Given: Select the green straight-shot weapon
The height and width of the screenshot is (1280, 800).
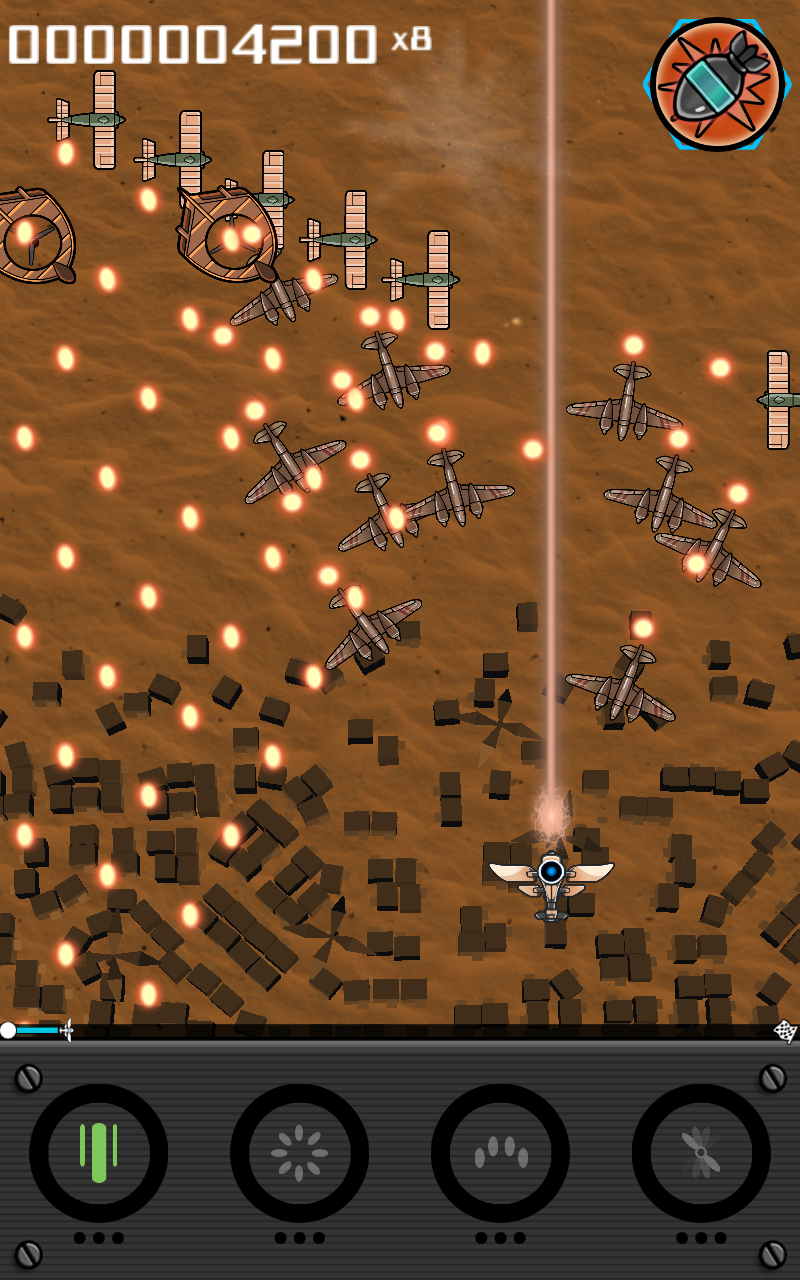Looking at the screenshot, I should click(98, 1153).
